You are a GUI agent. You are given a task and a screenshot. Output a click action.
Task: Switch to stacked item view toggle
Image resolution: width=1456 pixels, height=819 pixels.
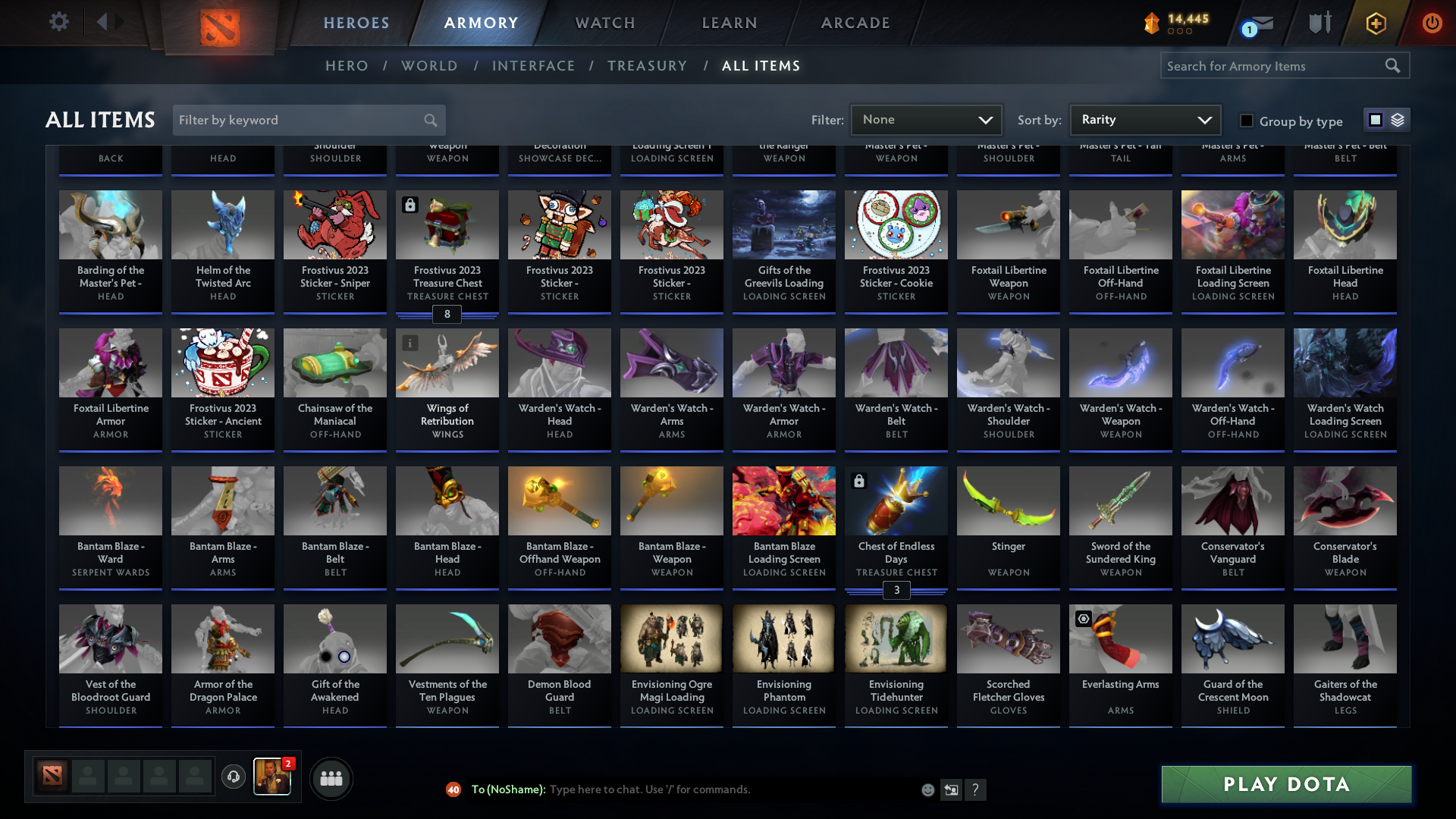(1399, 119)
